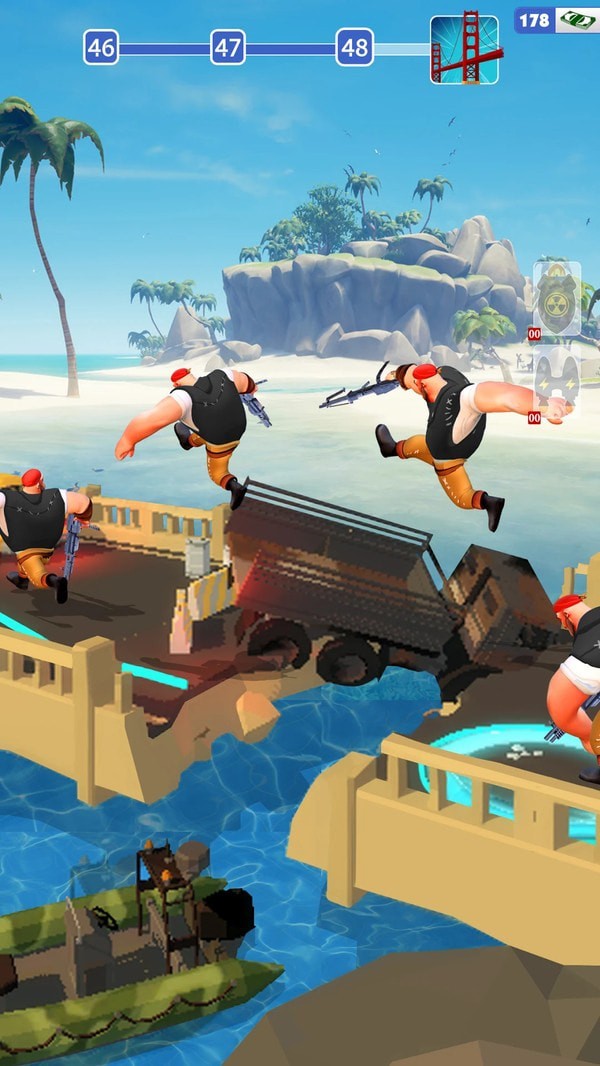The height and width of the screenshot is (1066, 600).
Task: Click the level 48 marker
Action: 354,47
